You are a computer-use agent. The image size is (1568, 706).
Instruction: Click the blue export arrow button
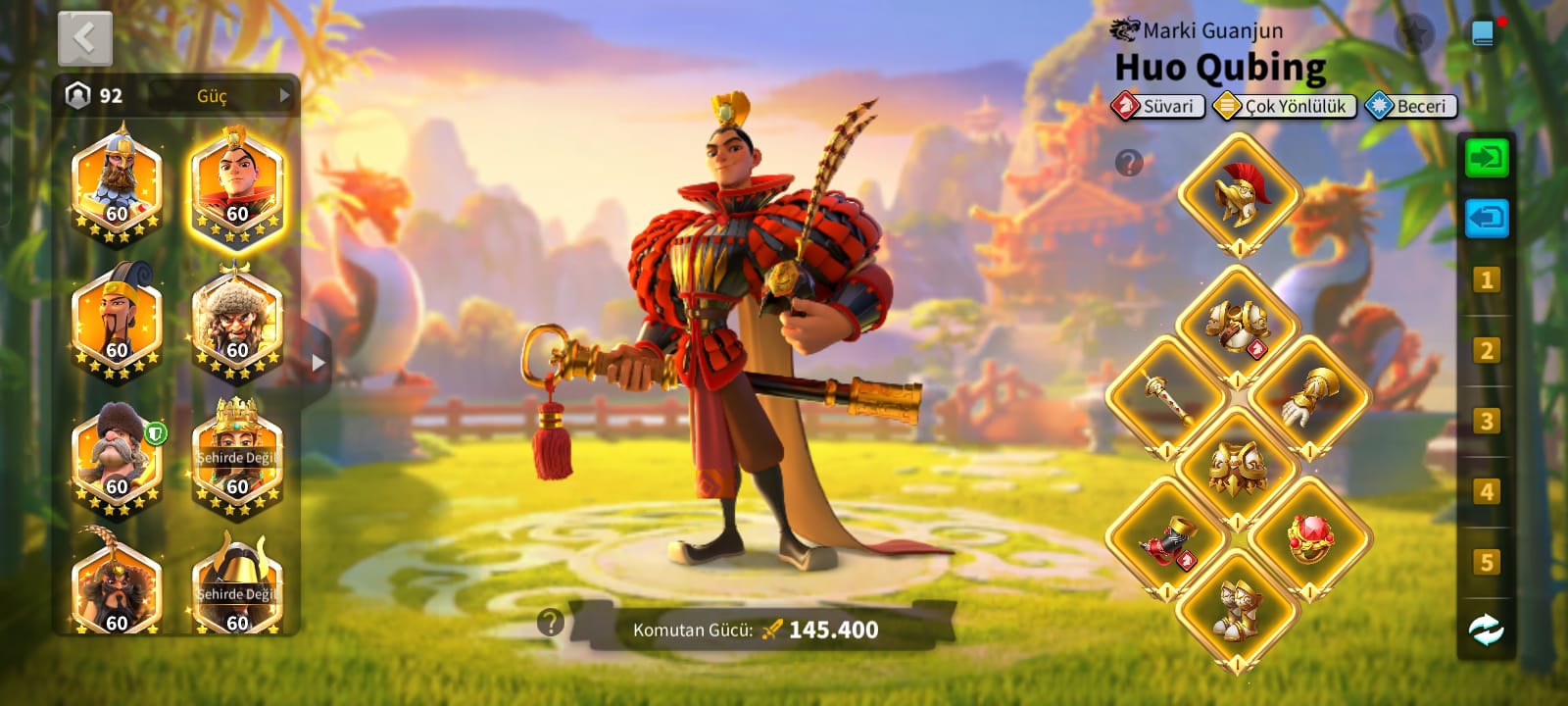pyautogui.click(x=1486, y=217)
